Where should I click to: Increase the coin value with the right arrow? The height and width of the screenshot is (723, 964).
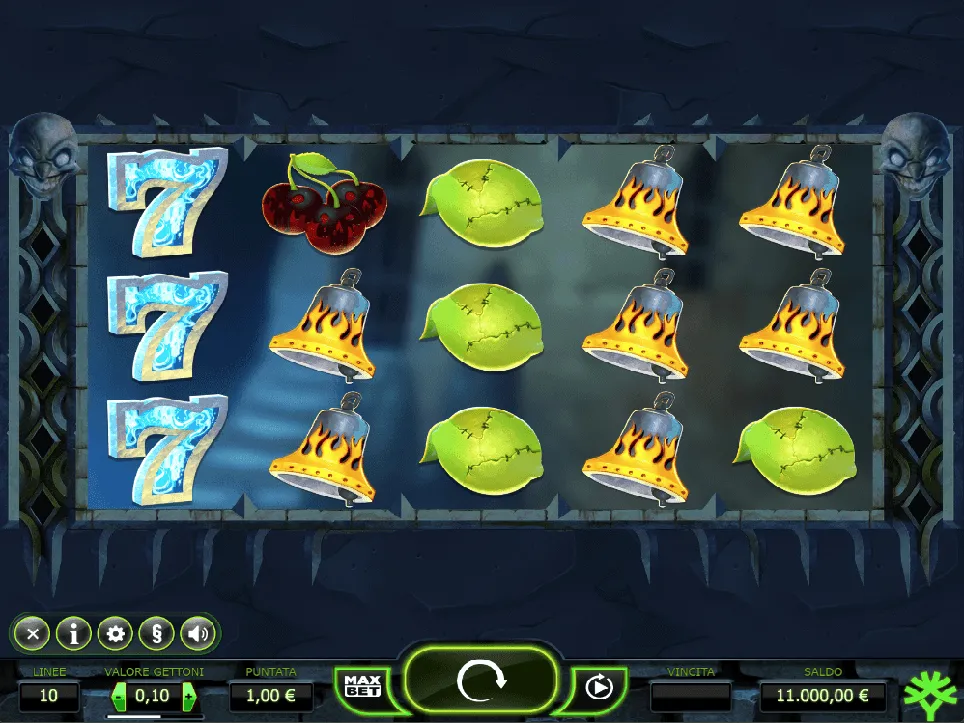pos(187,695)
